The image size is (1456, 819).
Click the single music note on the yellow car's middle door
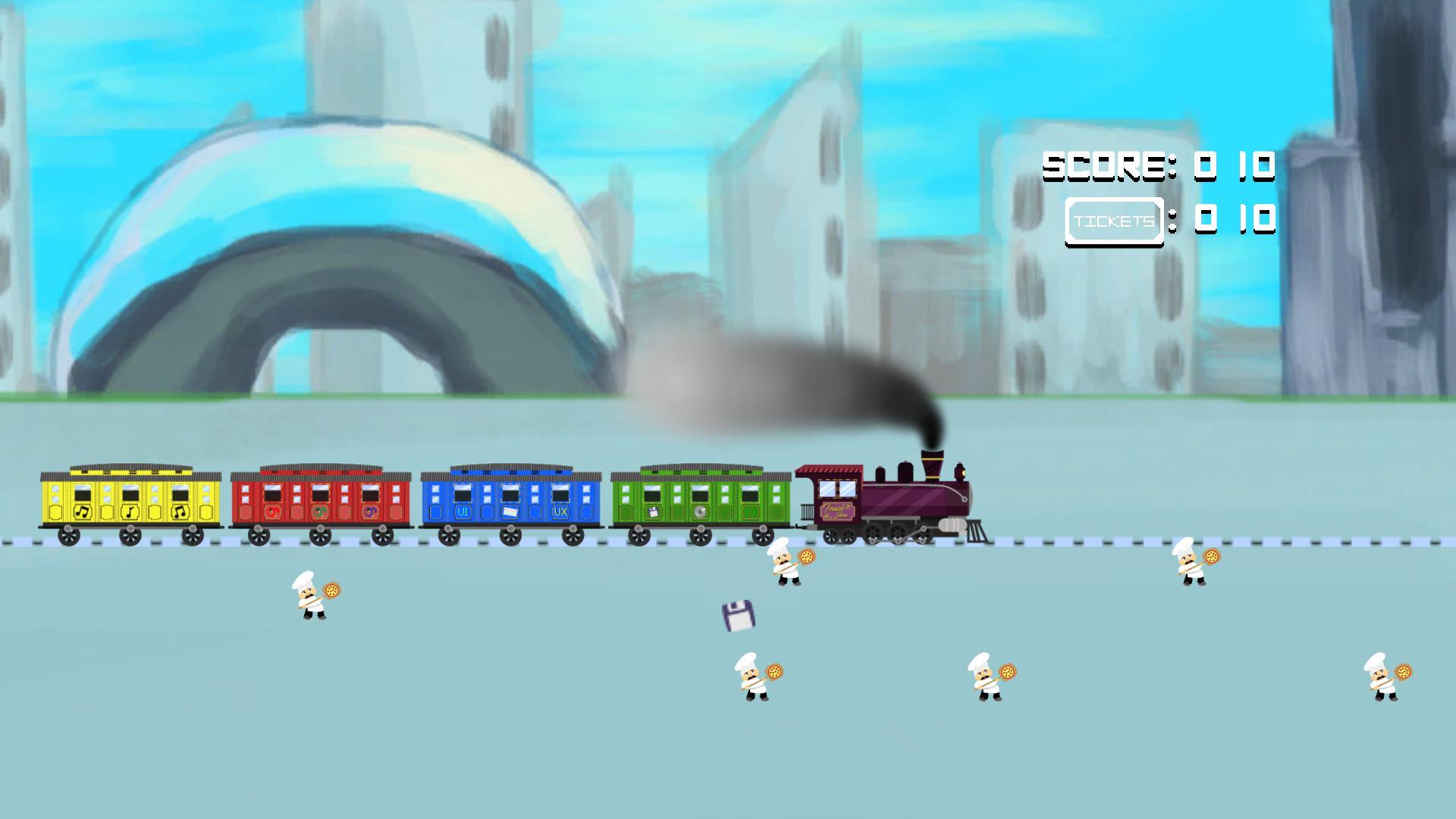point(130,513)
